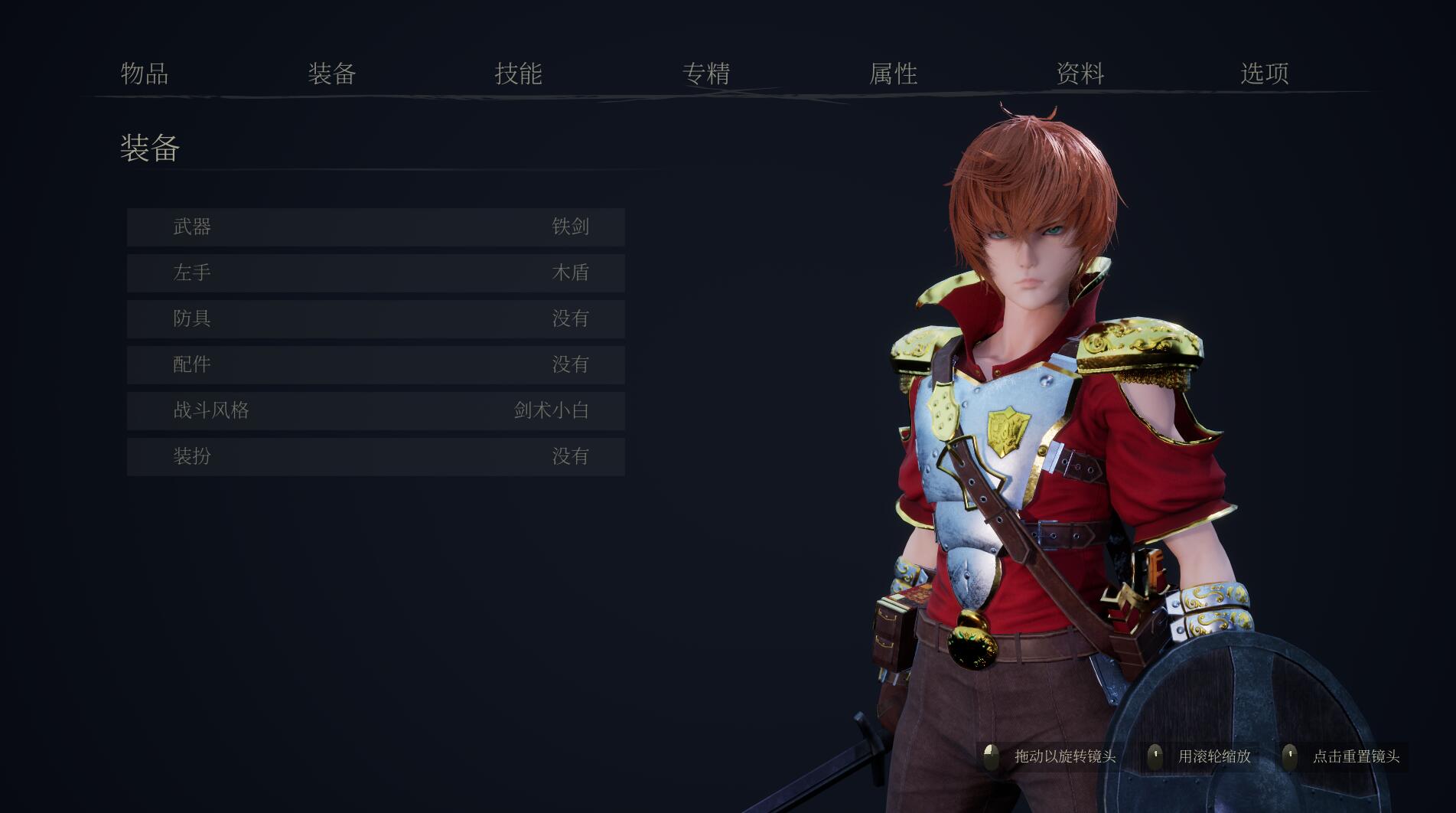The width and height of the screenshot is (1456, 813).
Task: Go to the 专精 tab
Action: coord(706,73)
